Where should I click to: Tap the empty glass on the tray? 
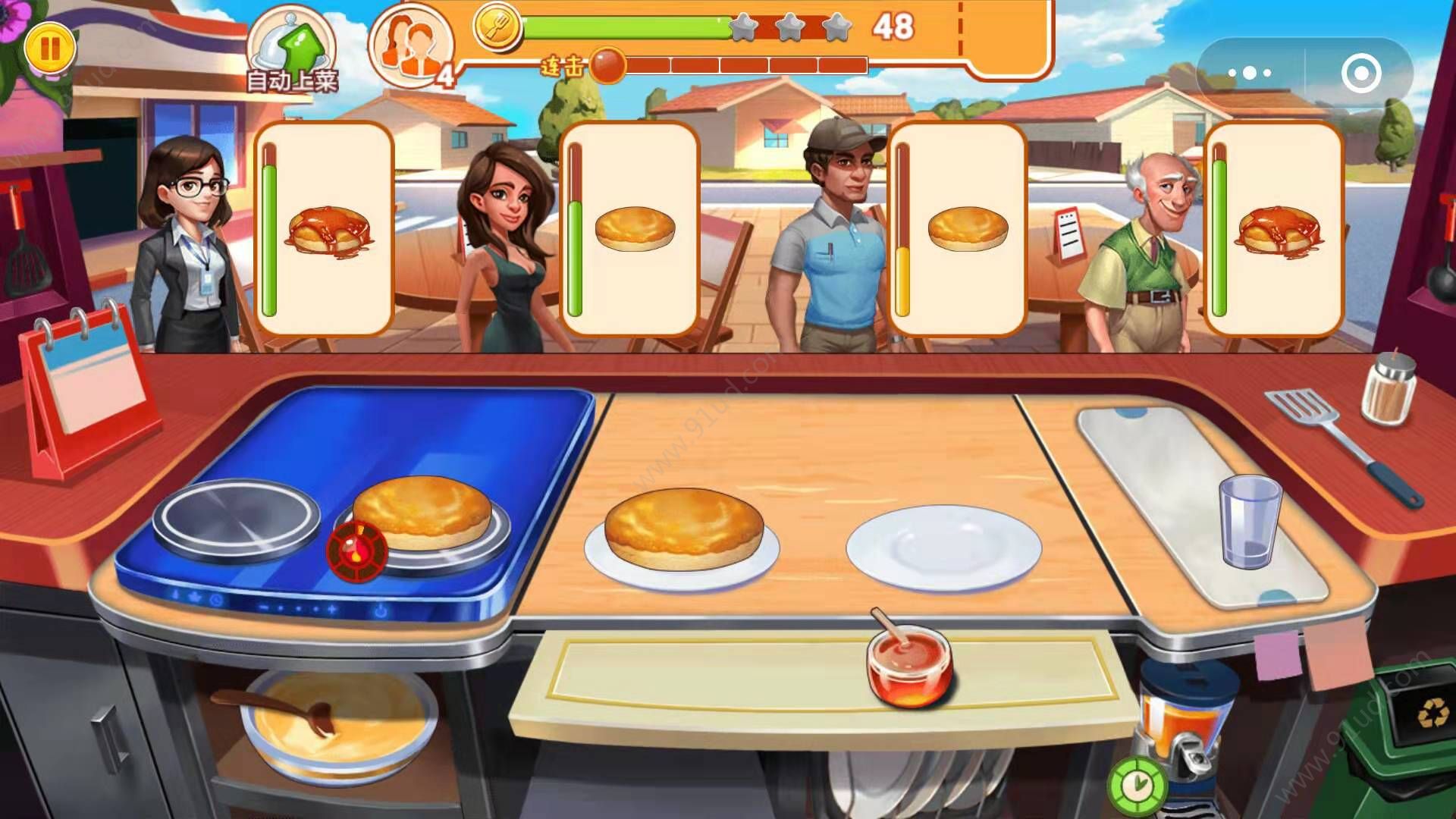point(1249,522)
